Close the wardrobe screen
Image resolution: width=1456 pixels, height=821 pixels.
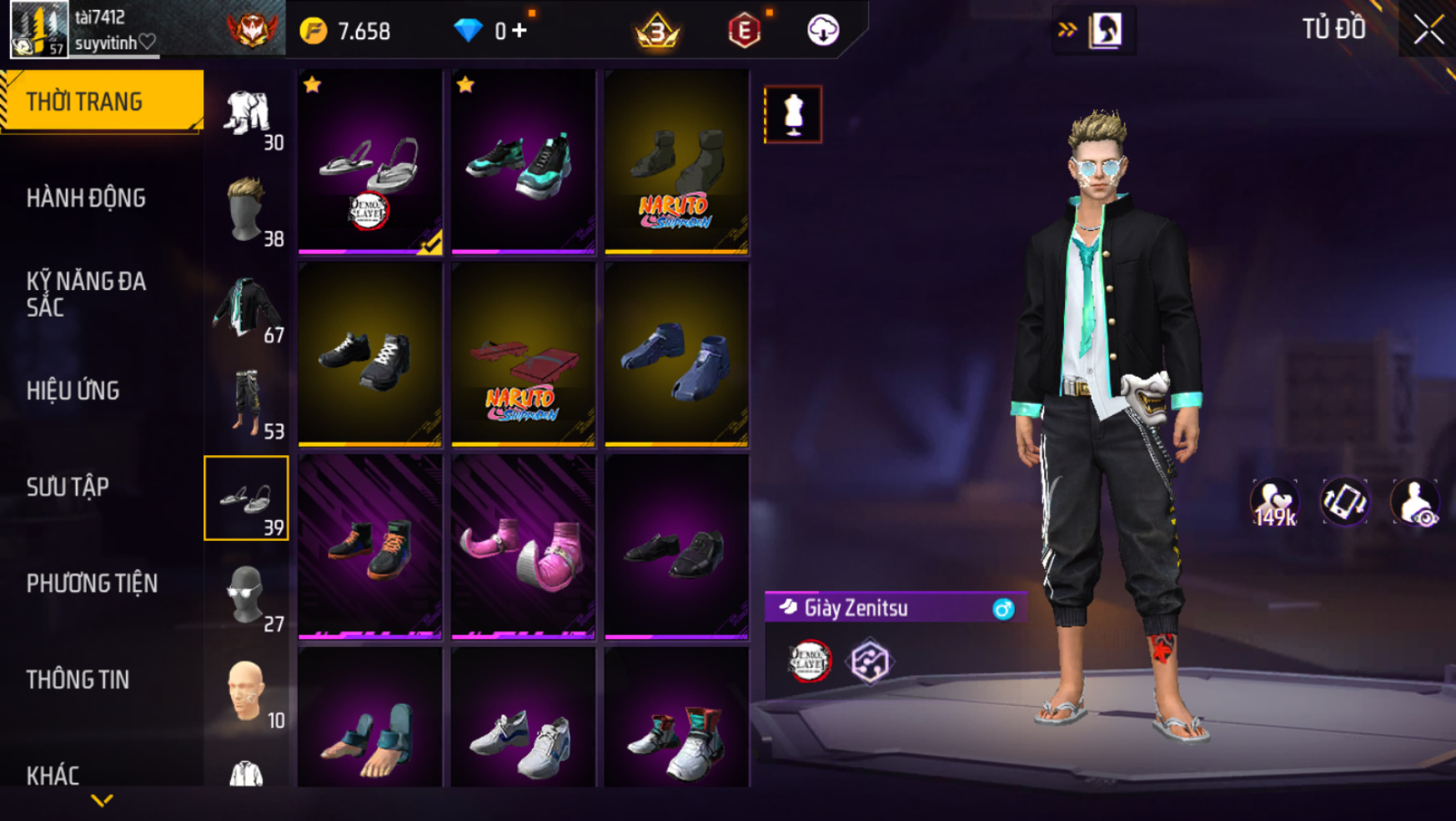pyautogui.click(x=1428, y=30)
